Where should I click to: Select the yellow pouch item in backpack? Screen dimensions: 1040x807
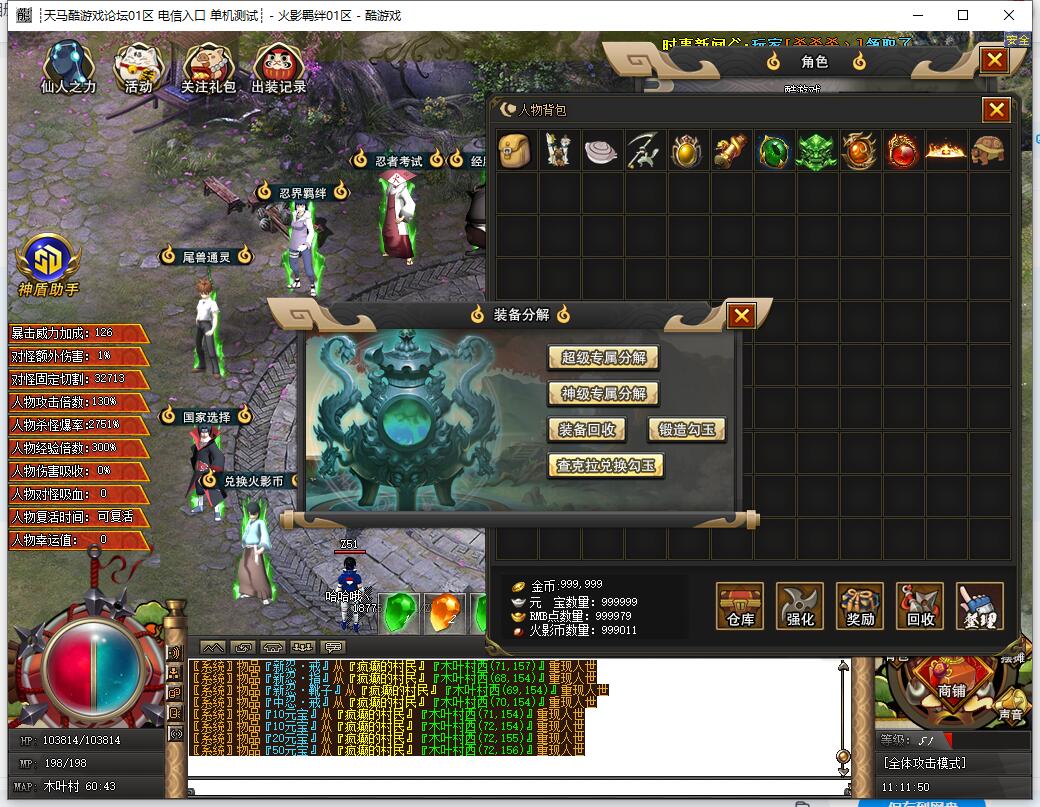coord(515,150)
